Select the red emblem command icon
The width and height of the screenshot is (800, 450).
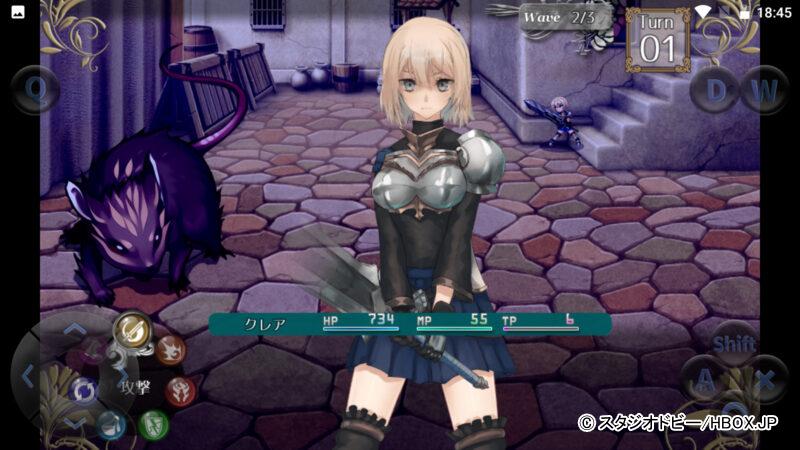[x=180, y=390]
